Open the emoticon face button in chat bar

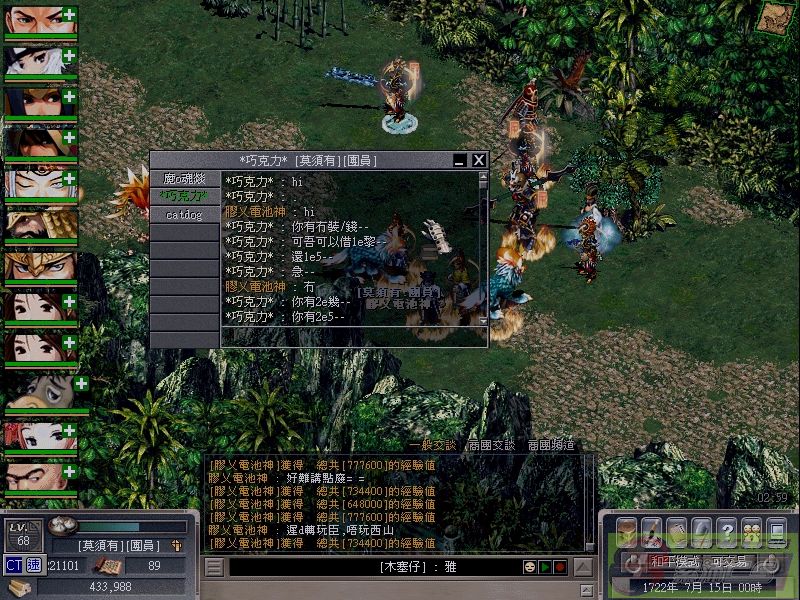(x=529, y=567)
